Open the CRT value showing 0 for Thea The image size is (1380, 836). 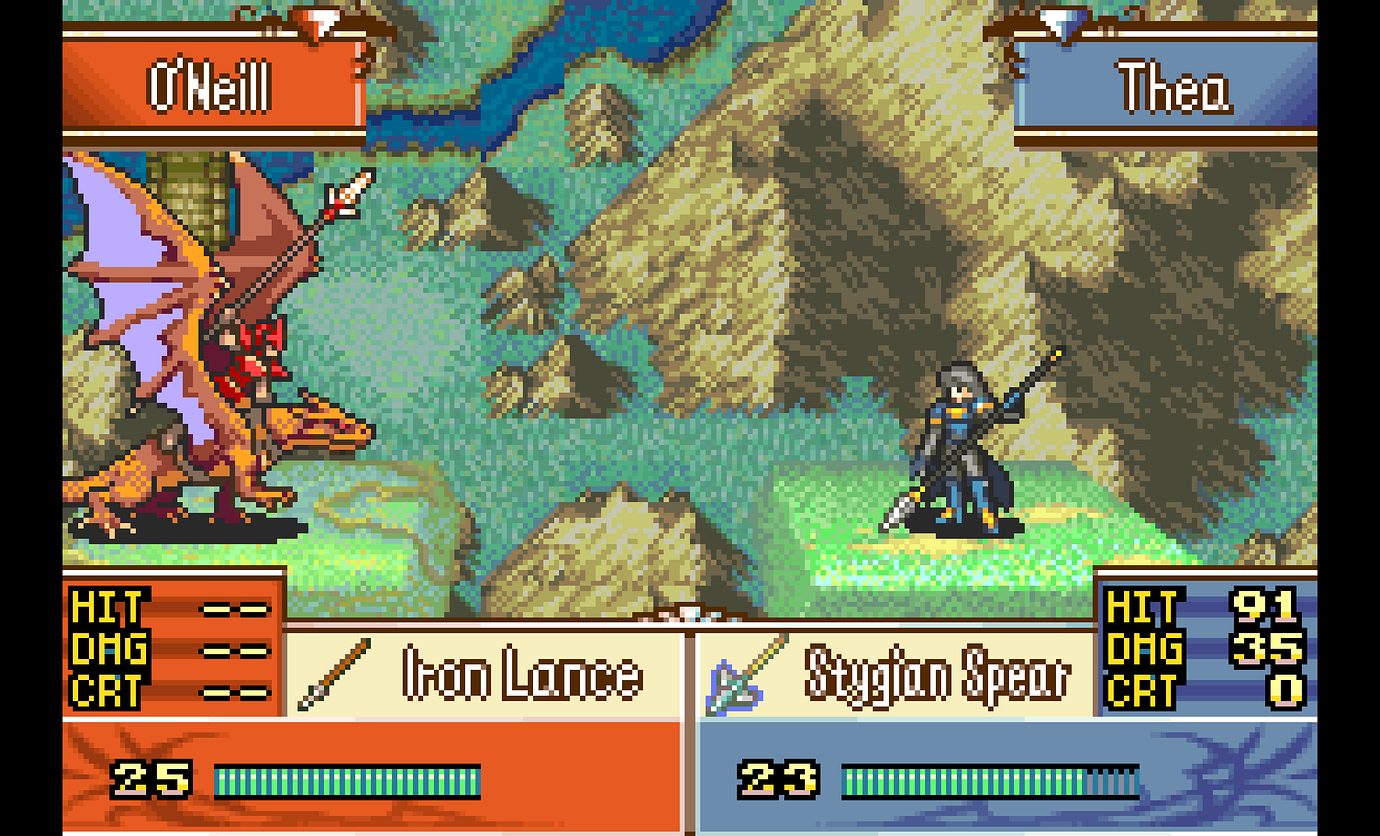coord(1285,689)
